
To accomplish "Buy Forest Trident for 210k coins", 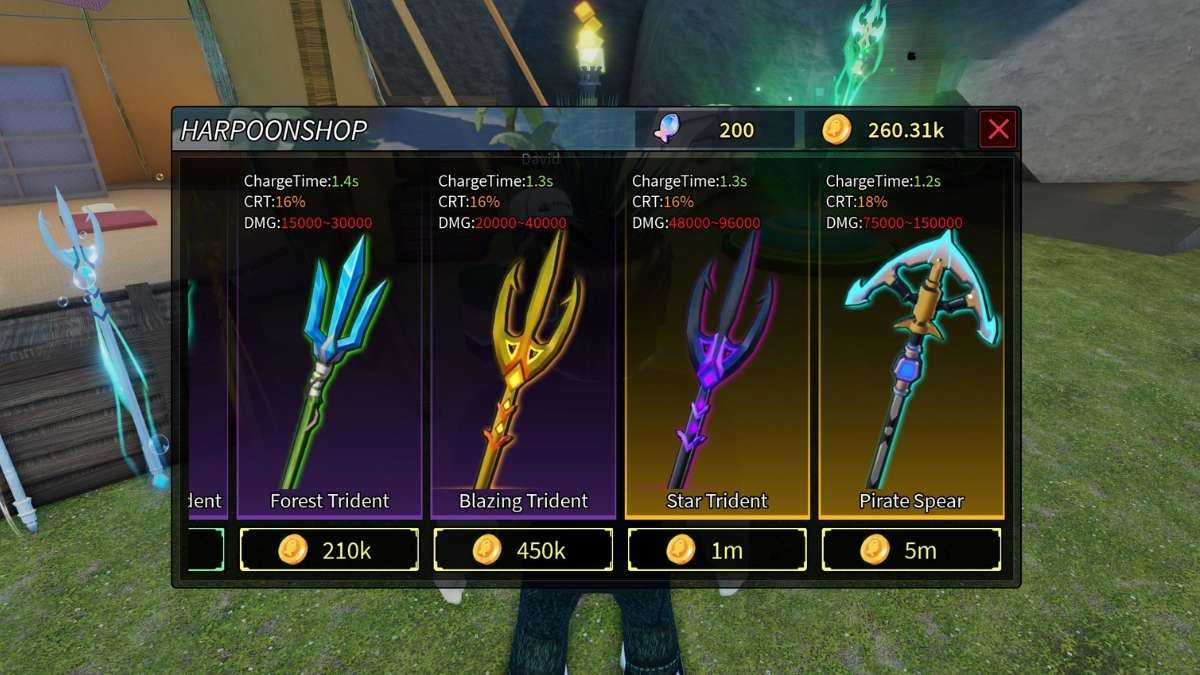I will 329,550.
